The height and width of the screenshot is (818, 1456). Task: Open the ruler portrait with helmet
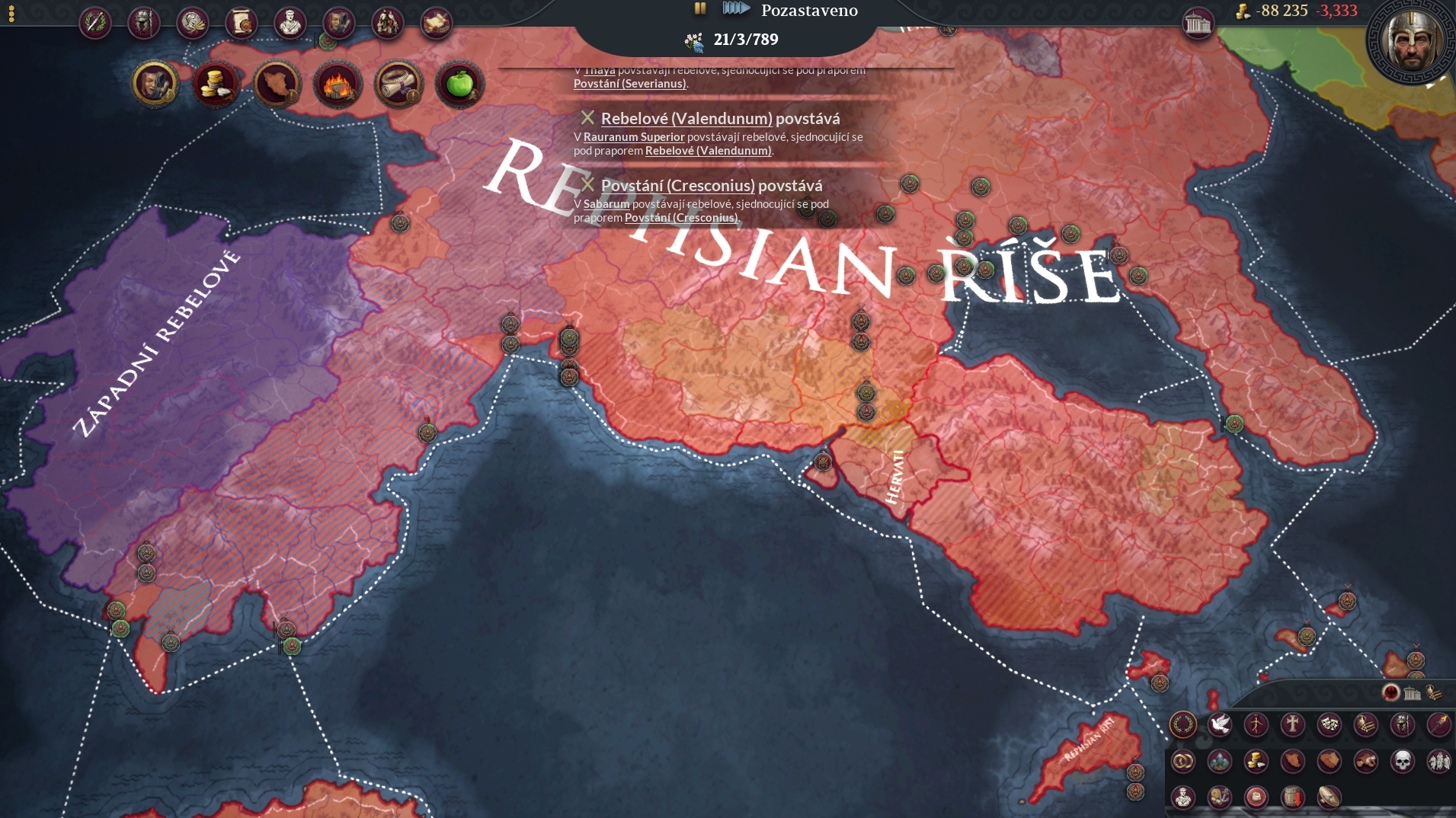pyautogui.click(x=1412, y=41)
